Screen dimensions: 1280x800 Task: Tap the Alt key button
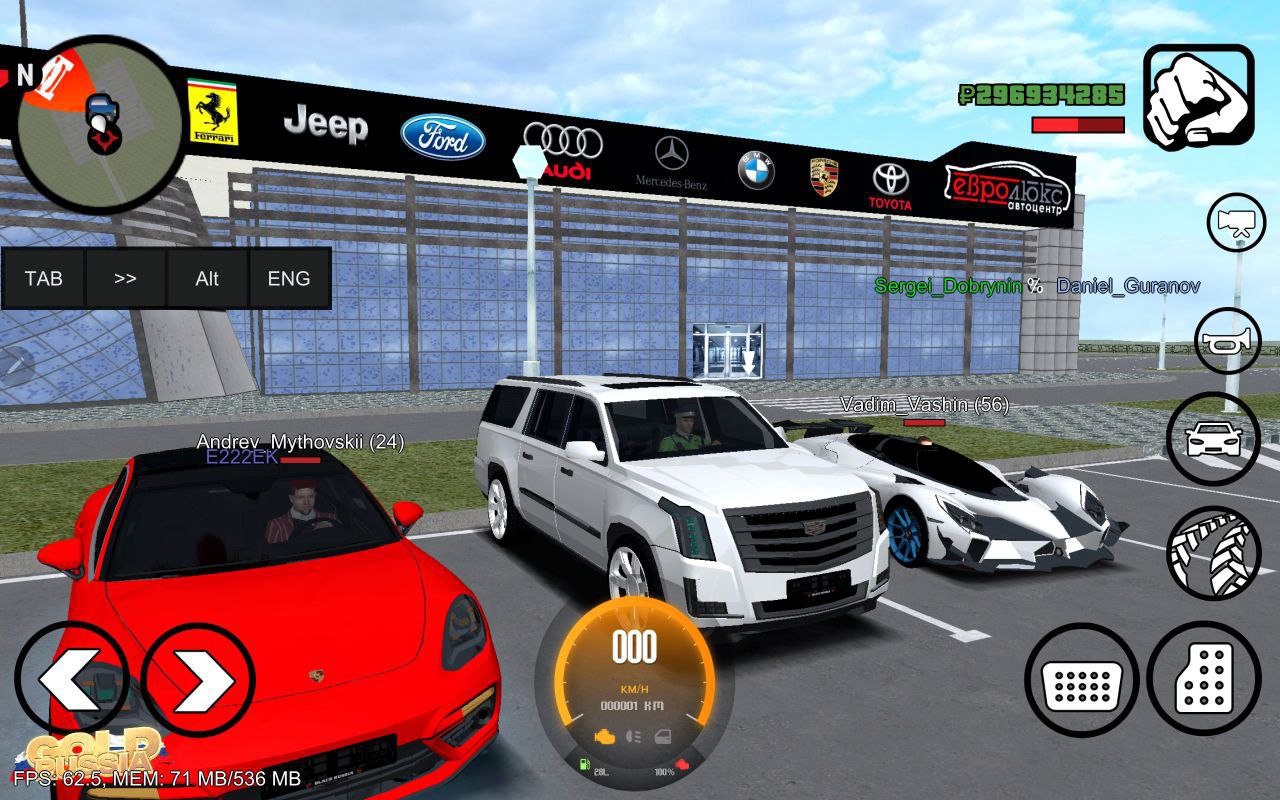coord(207,278)
